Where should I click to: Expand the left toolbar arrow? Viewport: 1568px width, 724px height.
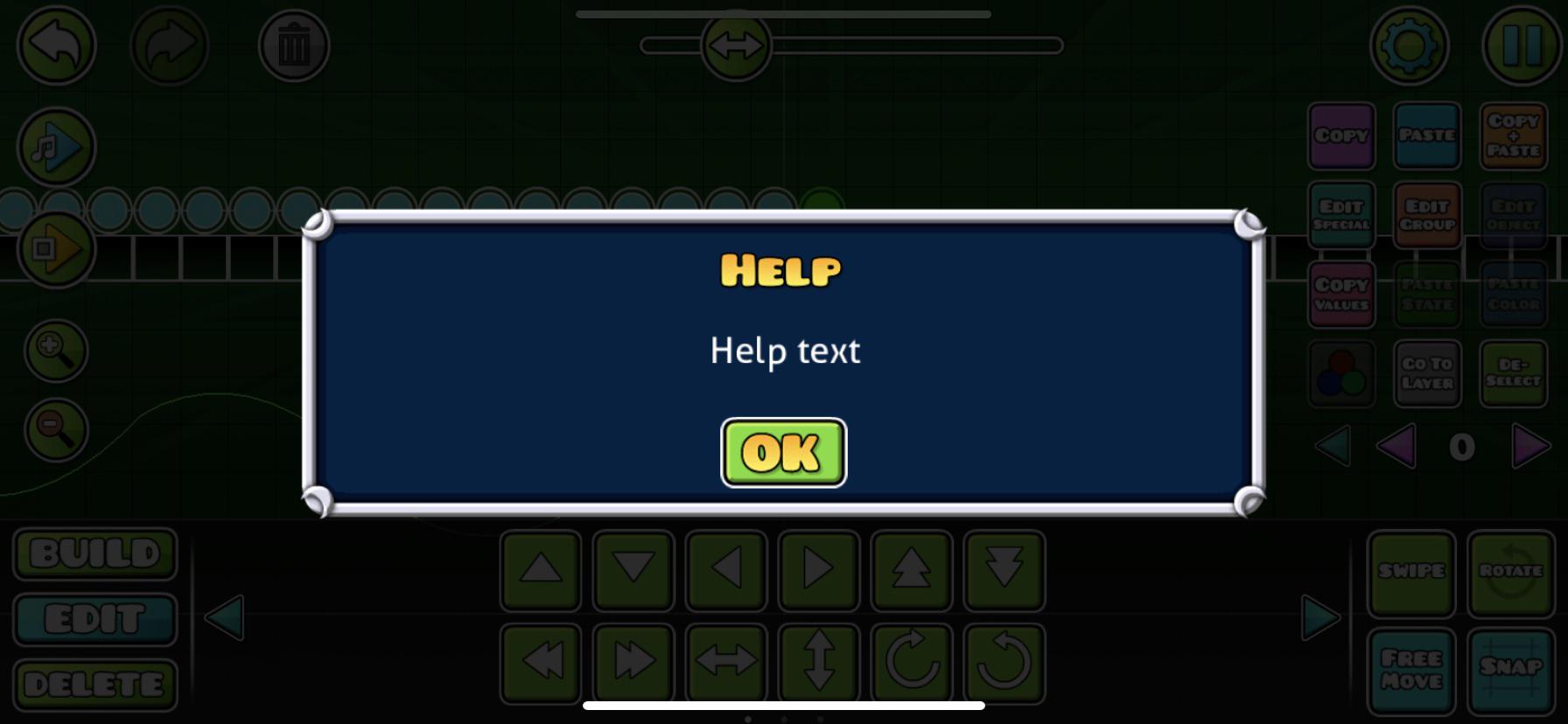tap(222, 616)
